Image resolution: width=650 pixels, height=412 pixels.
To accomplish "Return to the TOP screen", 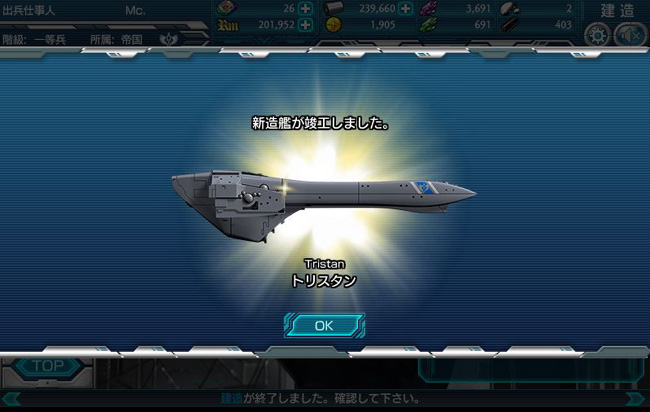I will 47,366.
